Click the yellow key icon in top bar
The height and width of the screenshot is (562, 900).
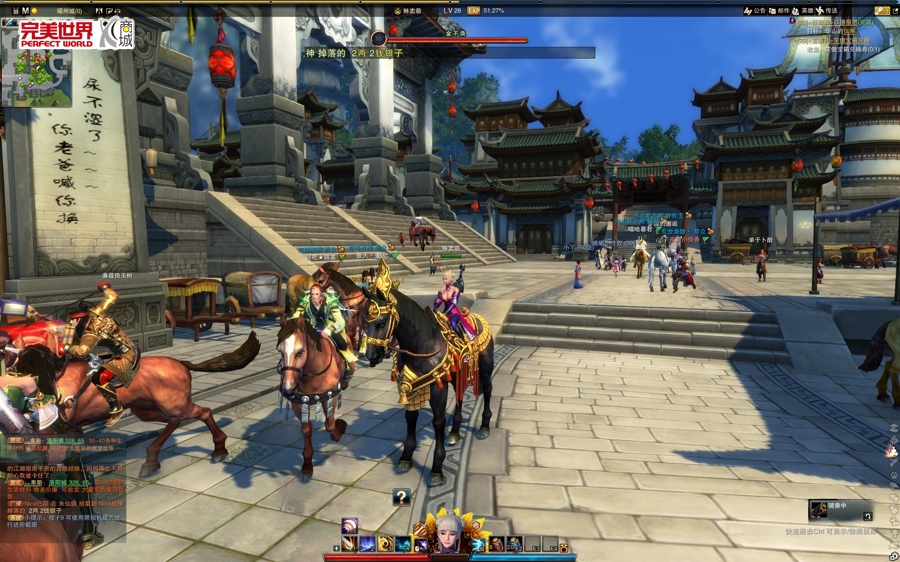click(x=881, y=10)
